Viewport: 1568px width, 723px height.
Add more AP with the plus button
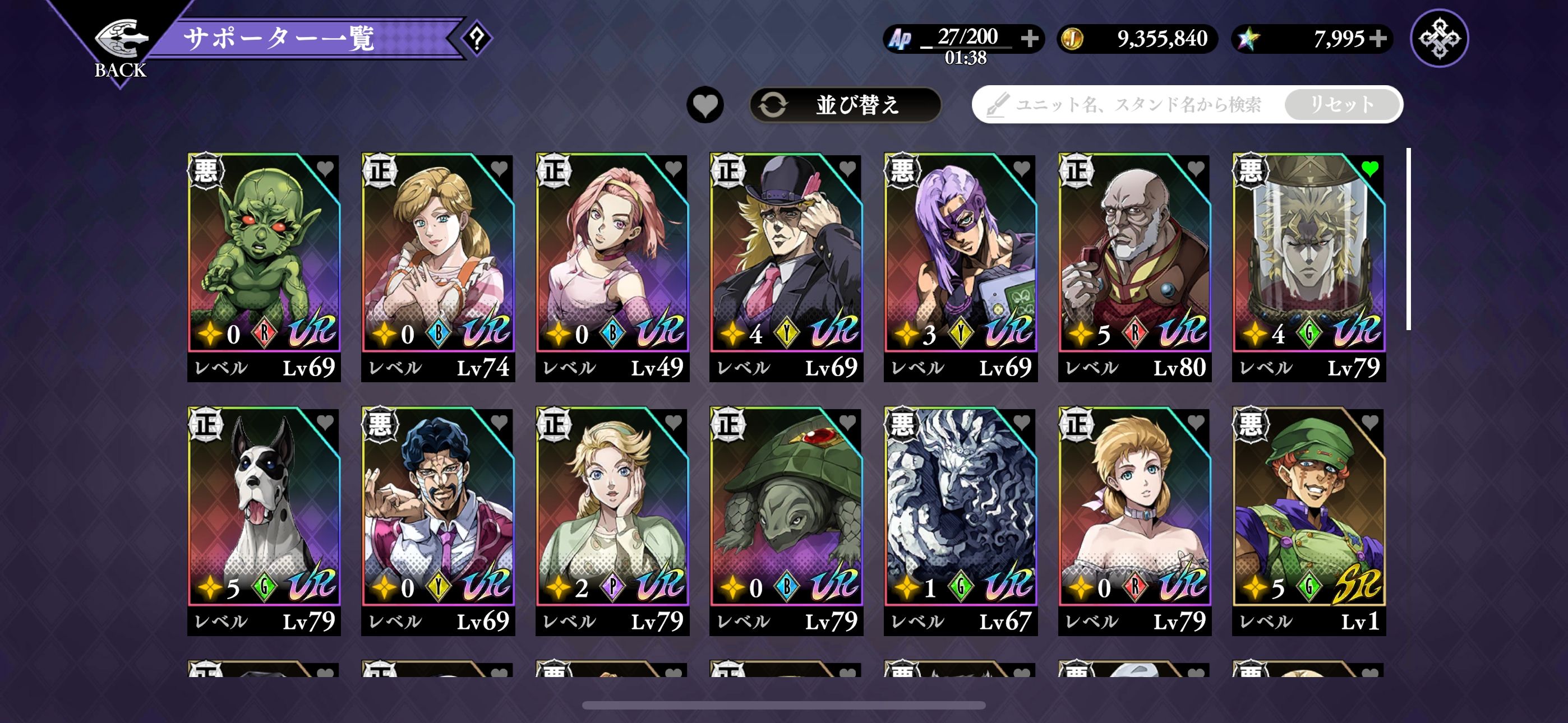[x=1030, y=38]
